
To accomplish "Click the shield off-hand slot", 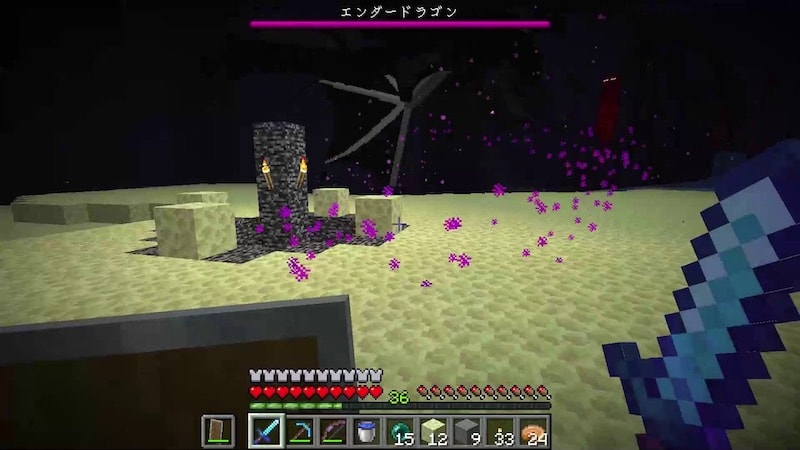I will pyautogui.click(x=218, y=431).
